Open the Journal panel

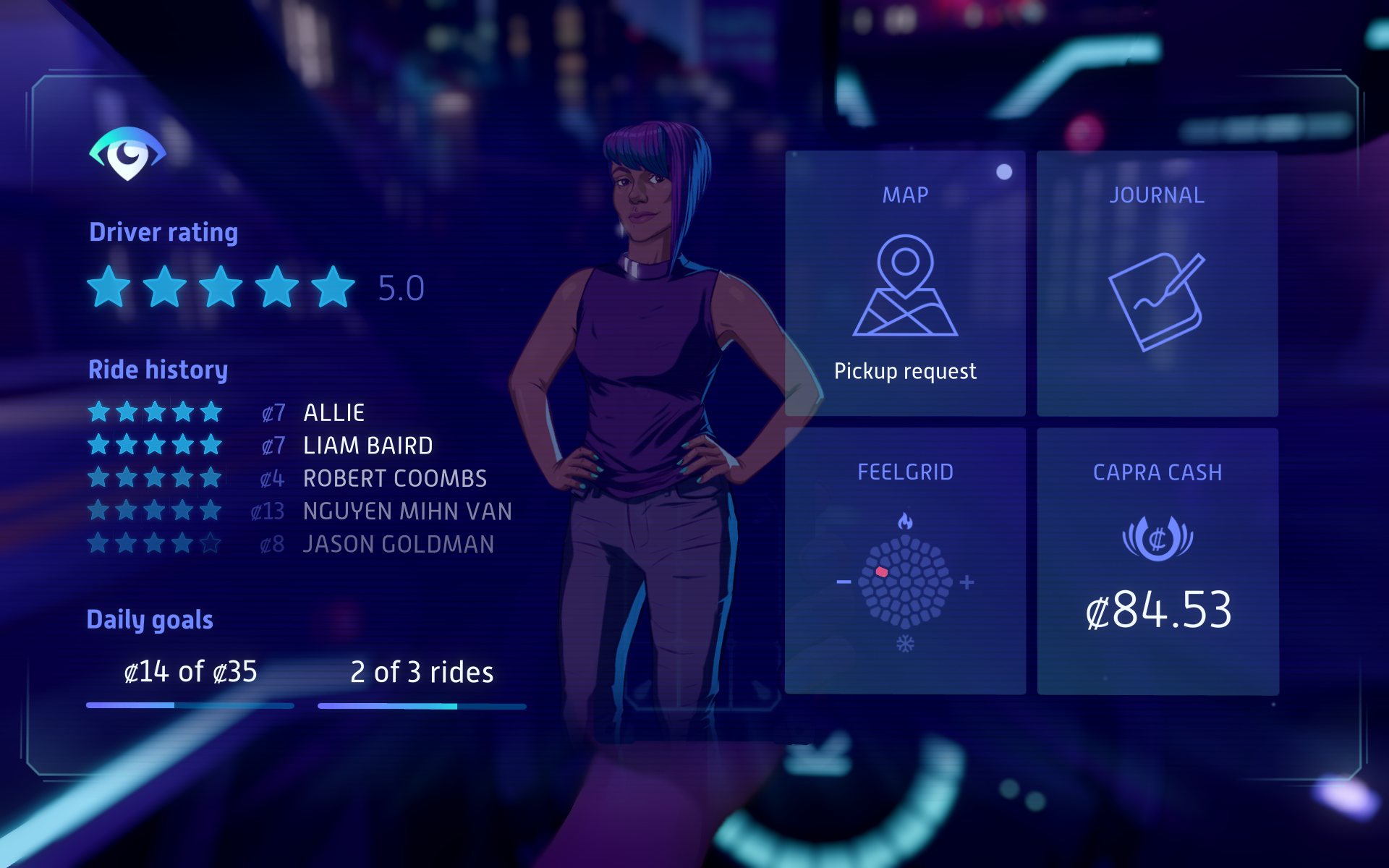coord(1157,284)
